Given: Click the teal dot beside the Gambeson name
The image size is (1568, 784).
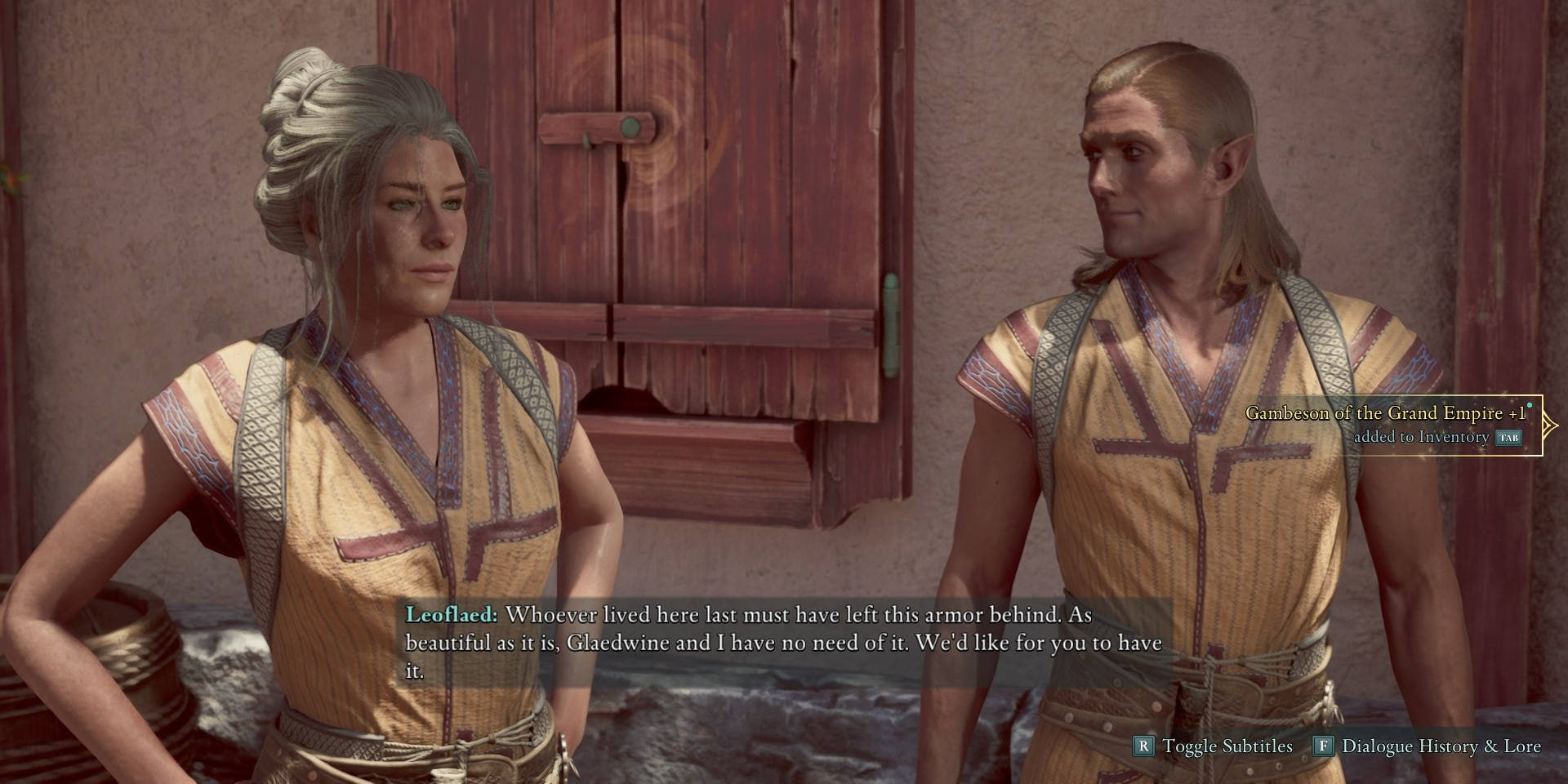Looking at the screenshot, I should [1530, 405].
